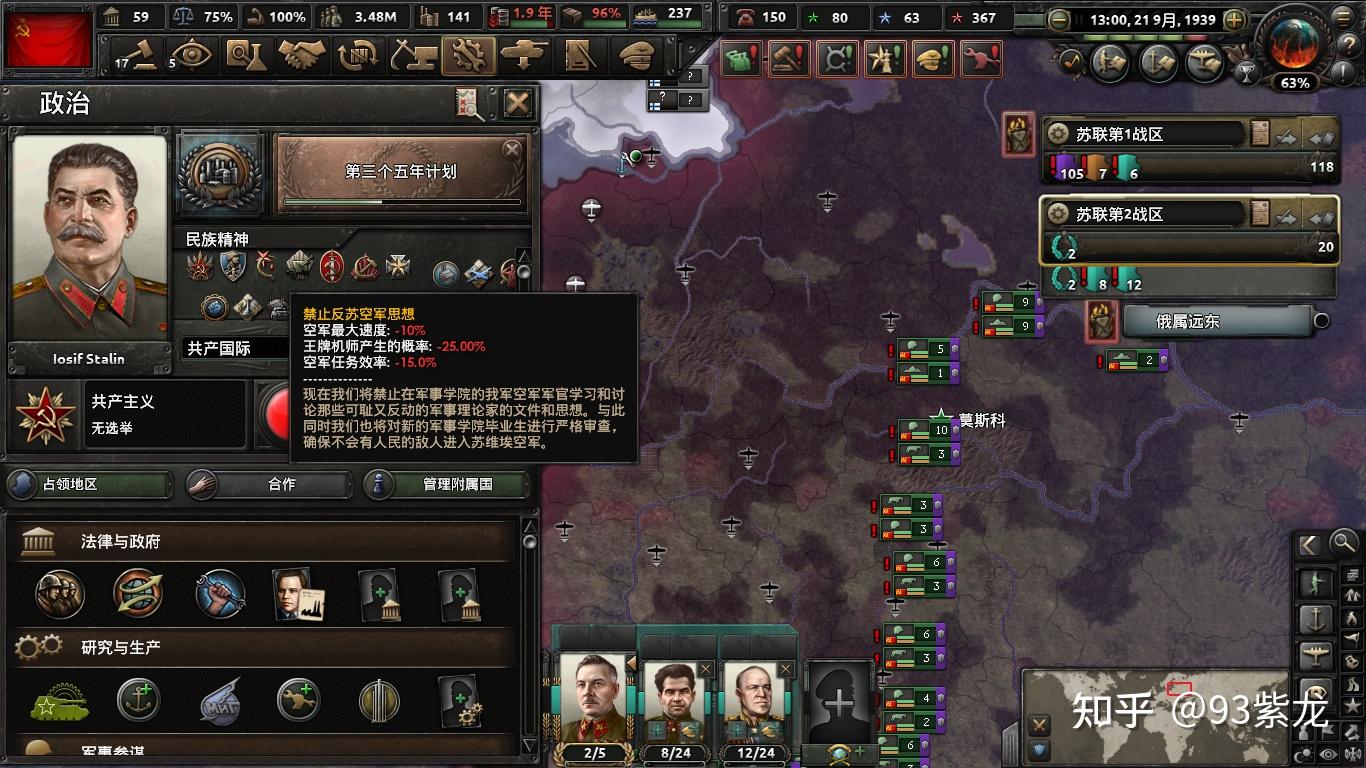Select the tank designer icon under 研究与生产
Screen dimensions: 1366x768
point(59,703)
